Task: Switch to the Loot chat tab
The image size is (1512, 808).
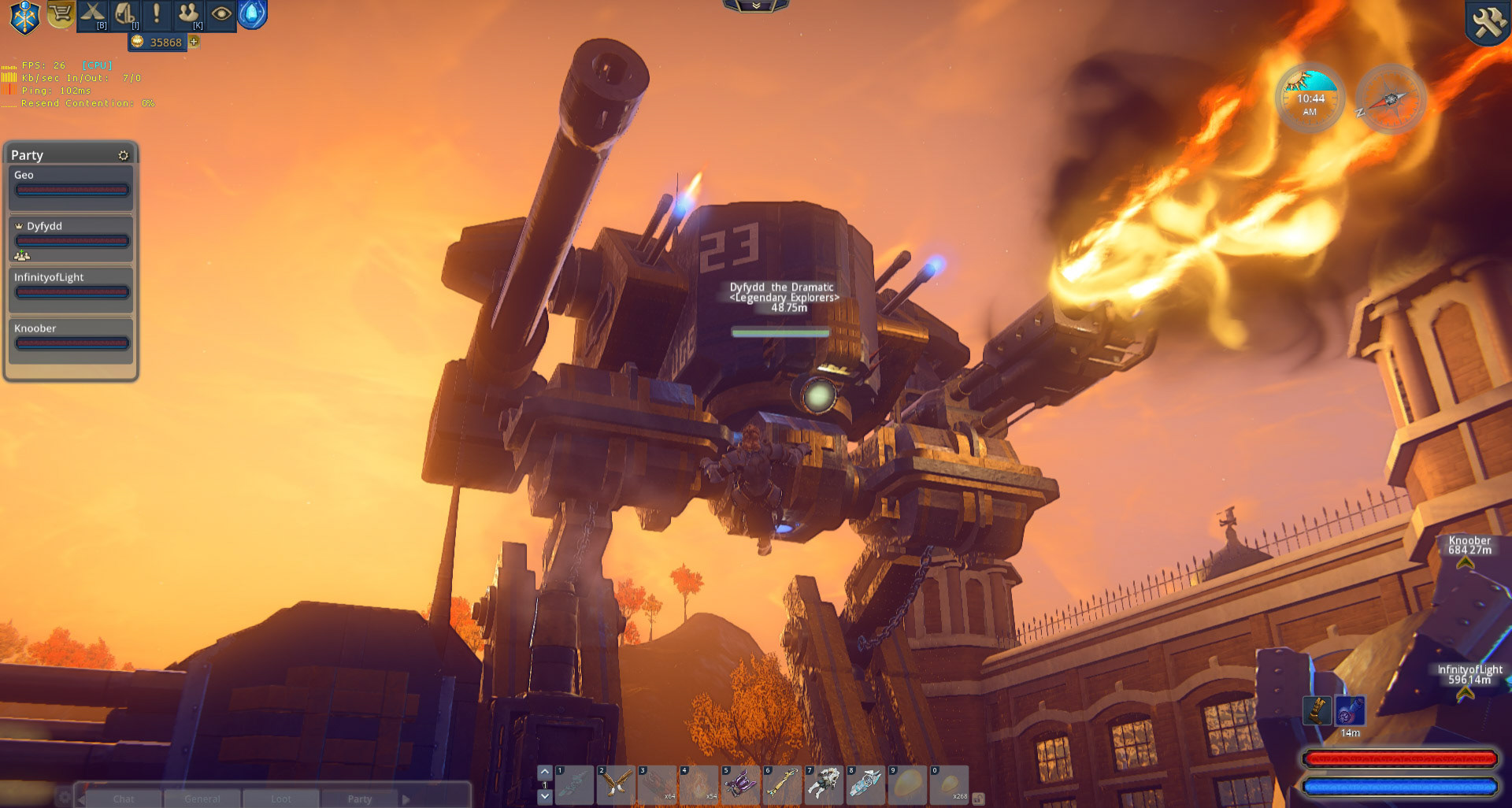Action: [281, 799]
